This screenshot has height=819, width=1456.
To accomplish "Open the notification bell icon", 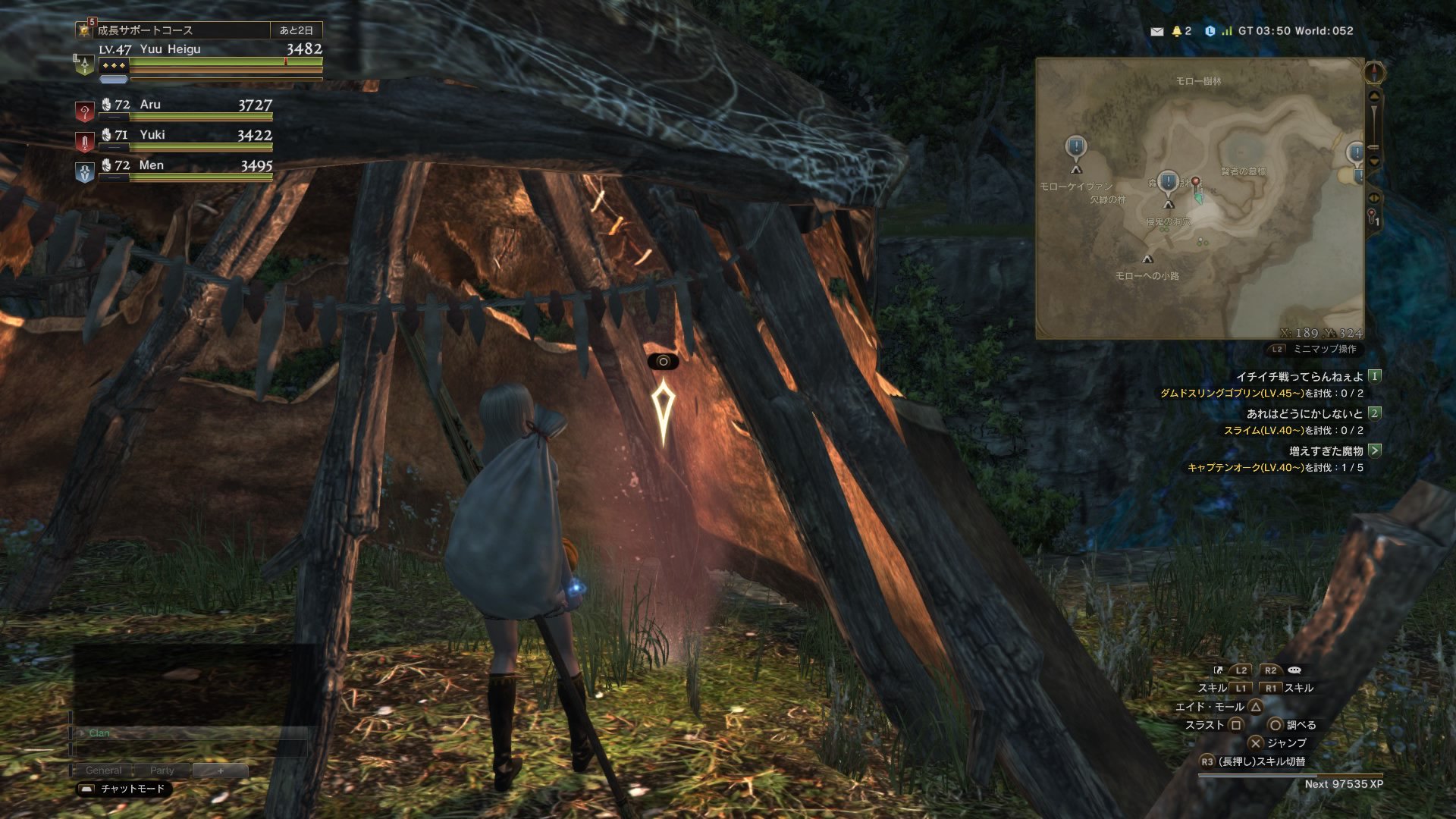I will coord(1177,31).
